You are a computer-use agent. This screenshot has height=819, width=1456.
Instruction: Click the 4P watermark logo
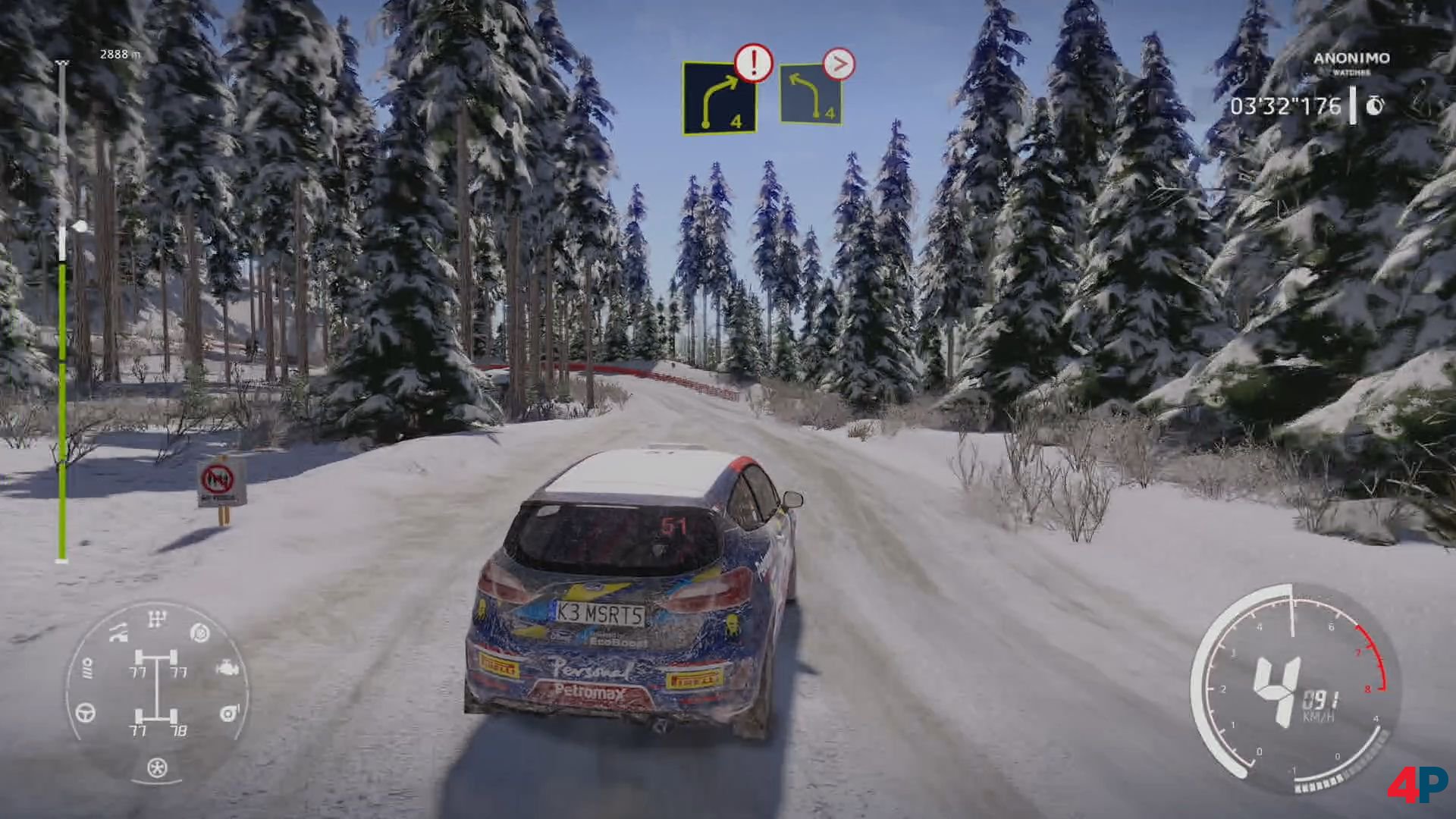[1417, 784]
